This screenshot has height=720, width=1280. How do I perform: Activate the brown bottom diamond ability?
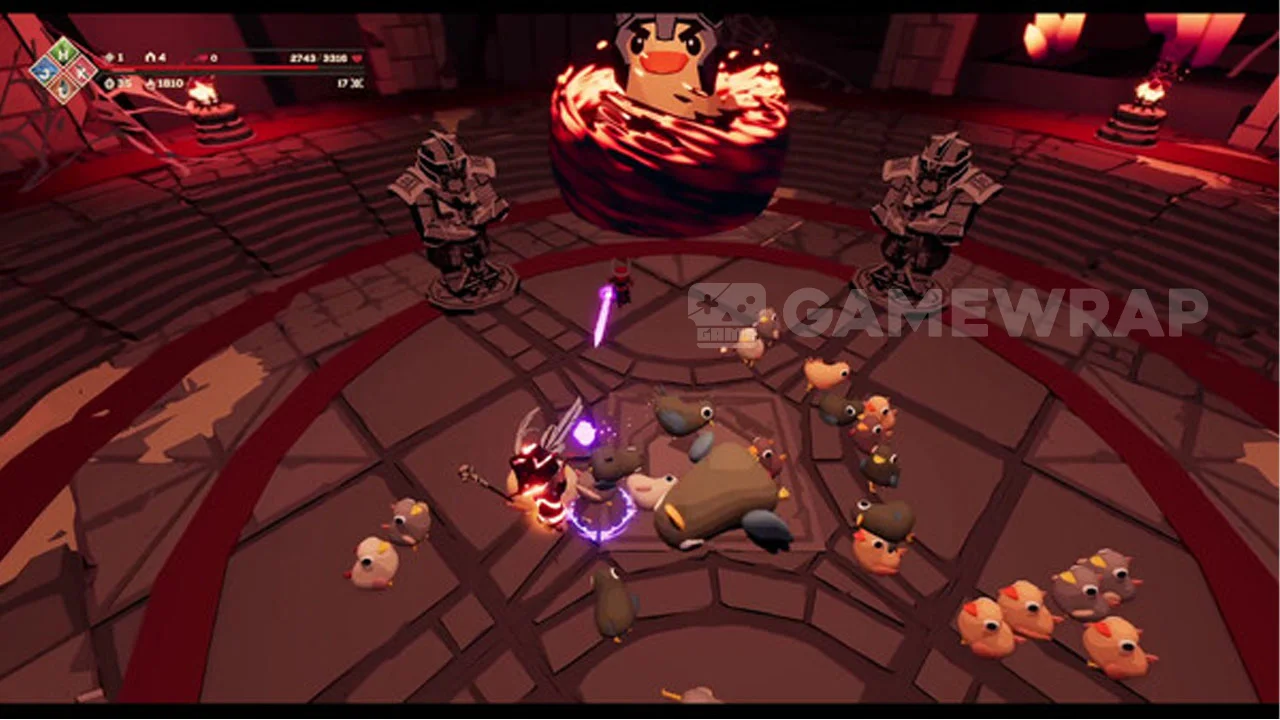point(63,88)
